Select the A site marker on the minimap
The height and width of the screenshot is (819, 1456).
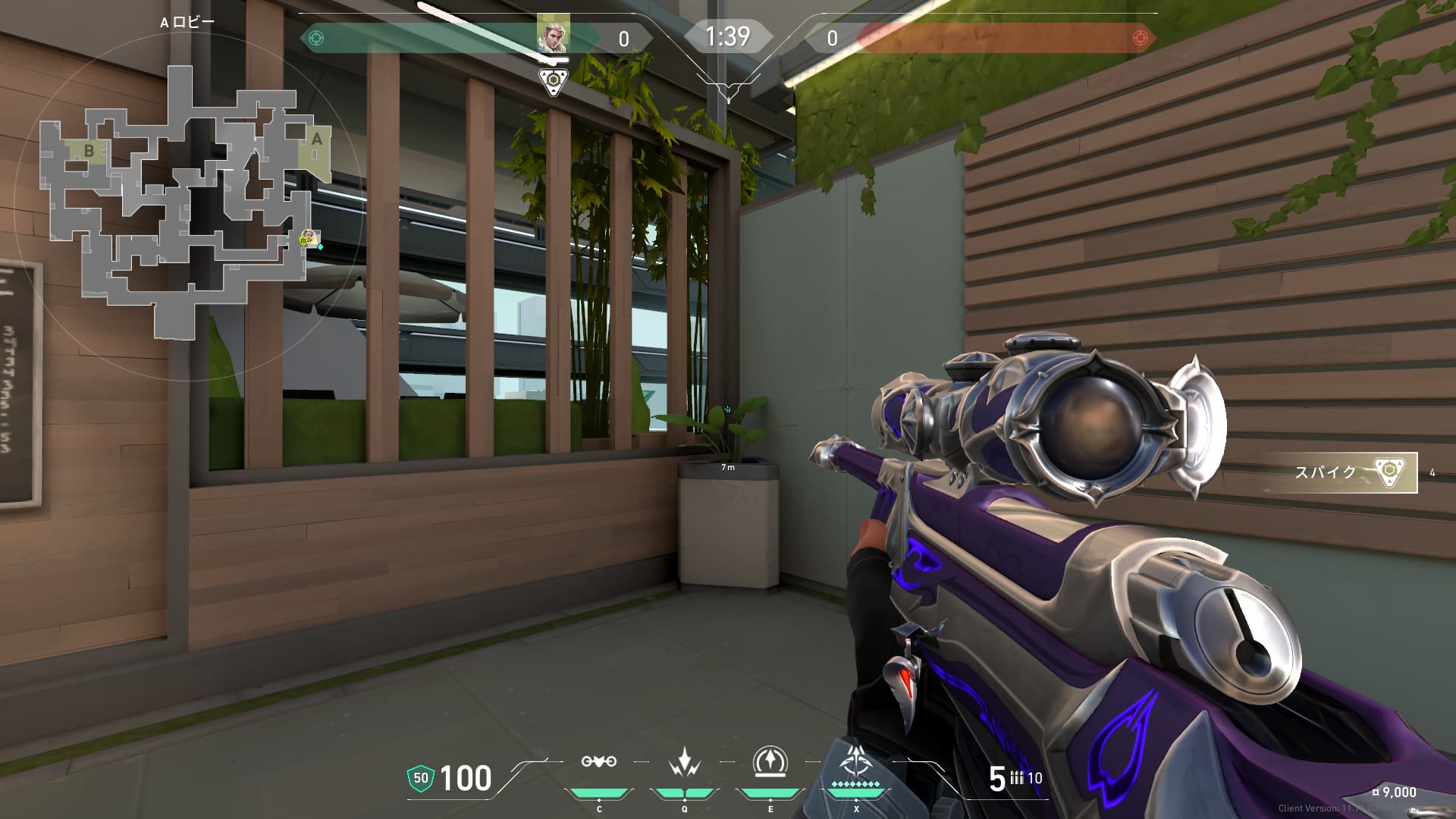click(316, 140)
